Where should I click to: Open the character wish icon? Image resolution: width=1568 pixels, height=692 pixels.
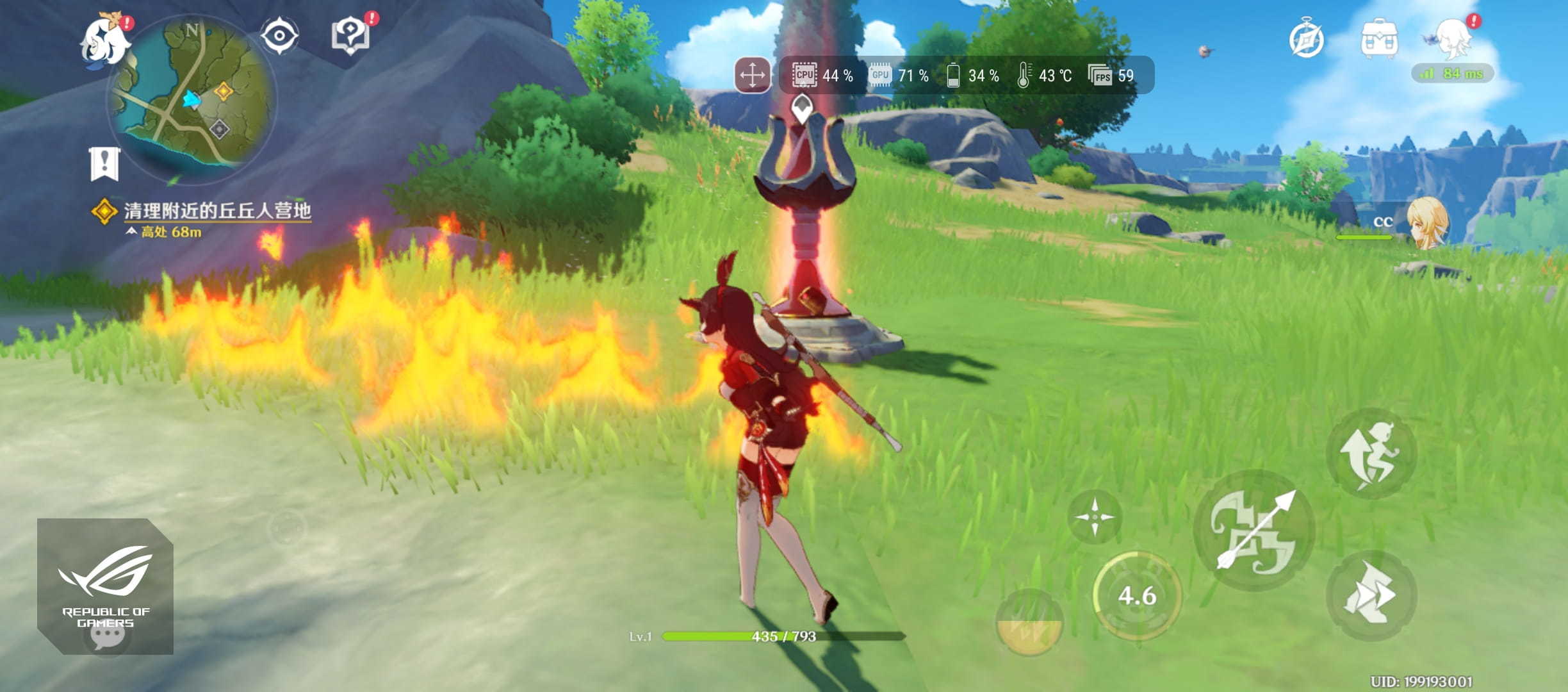[x=1453, y=37]
